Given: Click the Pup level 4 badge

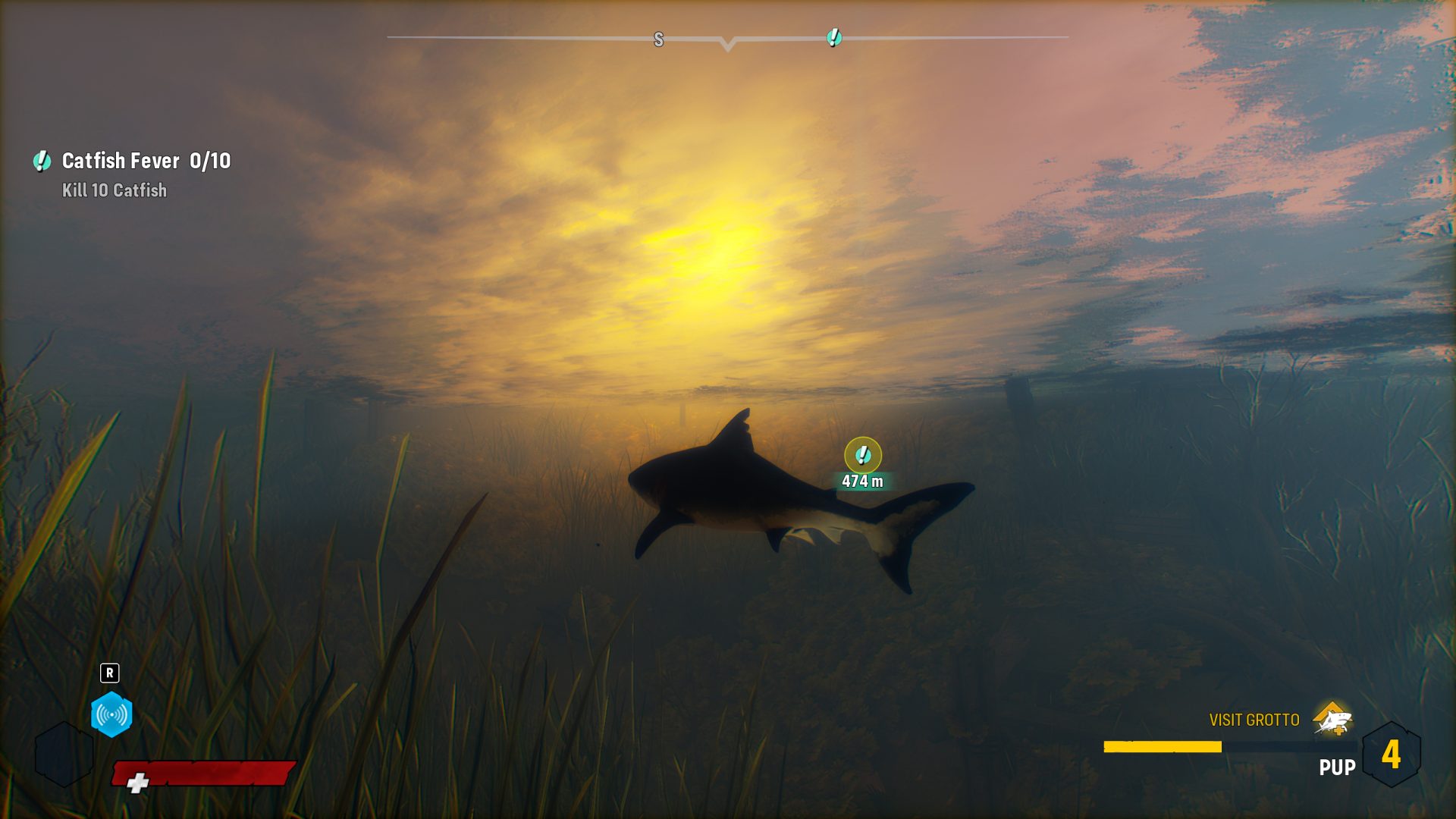Looking at the screenshot, I should coord(1391,755).
